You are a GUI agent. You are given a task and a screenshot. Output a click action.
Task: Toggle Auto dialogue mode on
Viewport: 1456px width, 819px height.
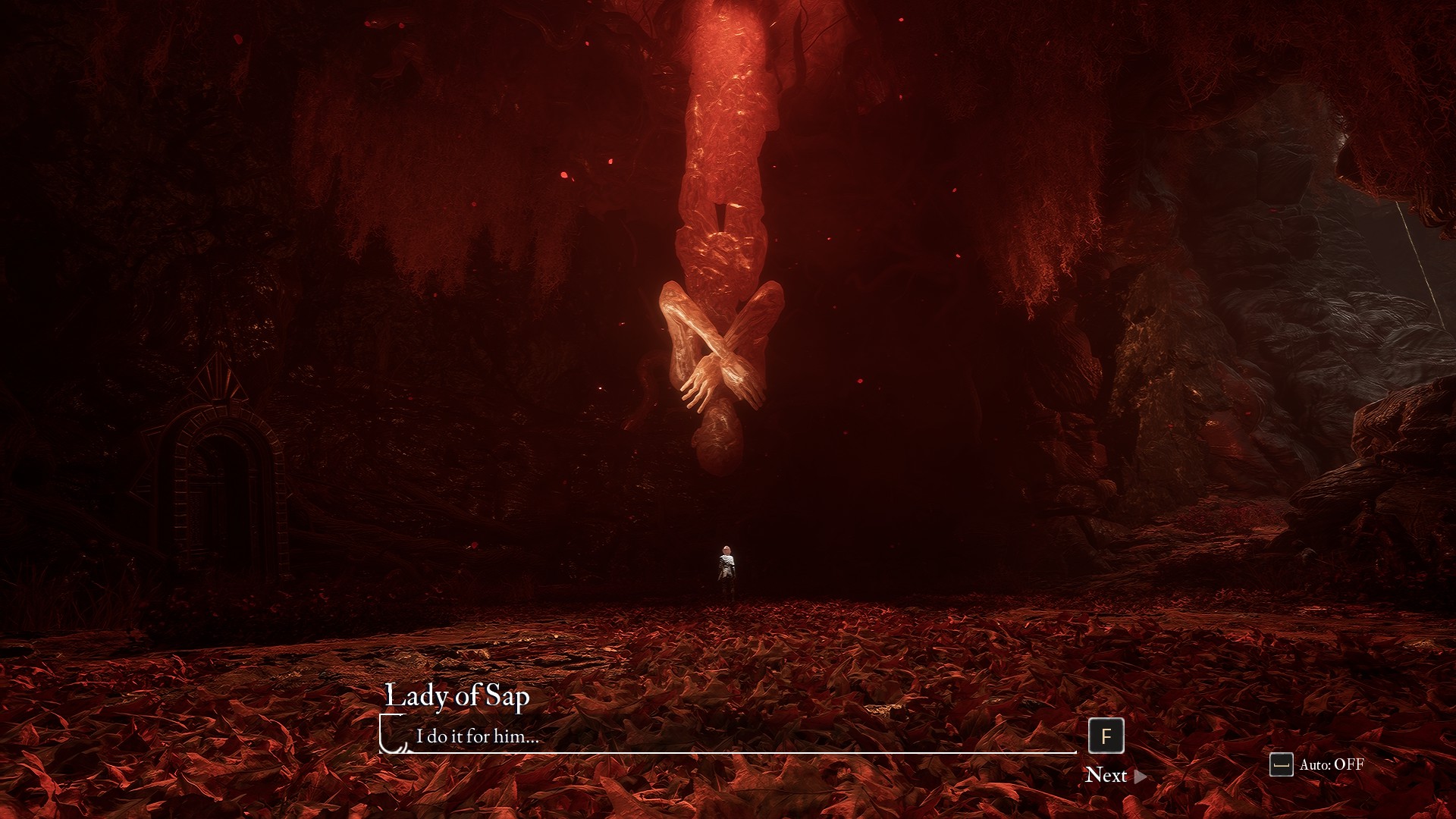click(1317, 764)
